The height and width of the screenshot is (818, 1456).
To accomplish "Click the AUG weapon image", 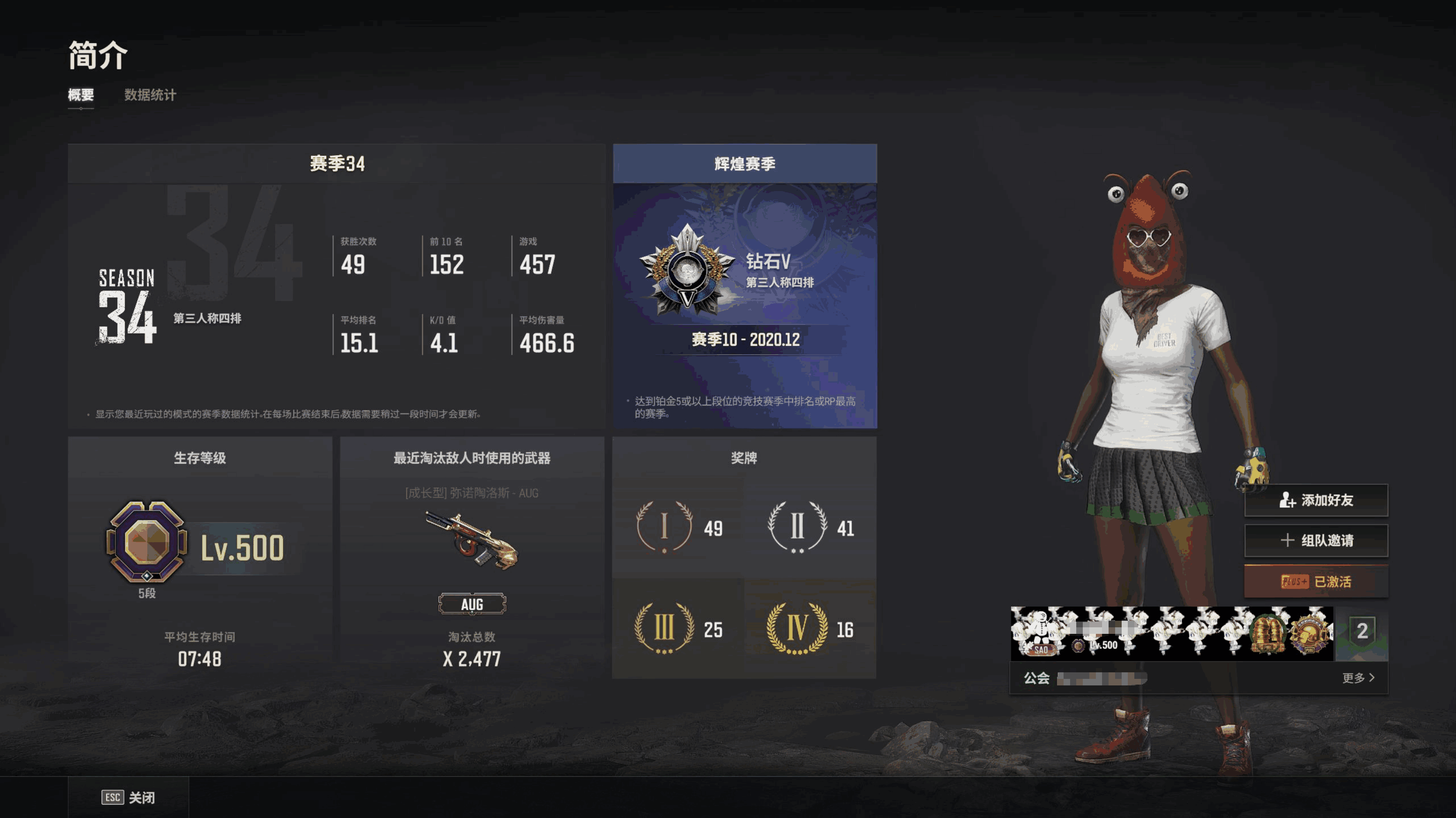I will 472,540.
